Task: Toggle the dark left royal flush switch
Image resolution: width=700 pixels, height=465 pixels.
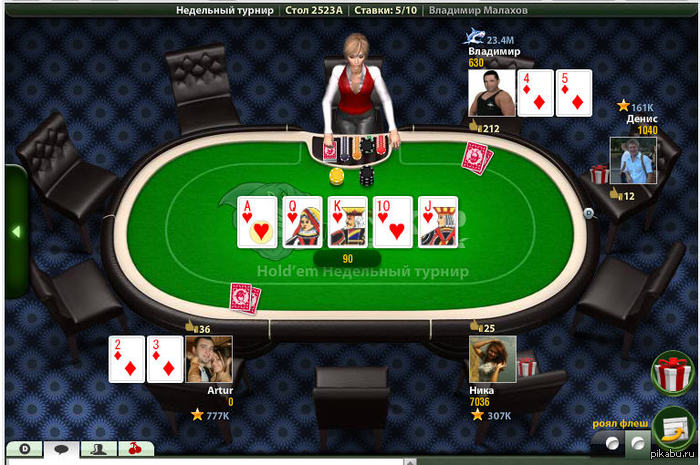Action: point(611,441)
